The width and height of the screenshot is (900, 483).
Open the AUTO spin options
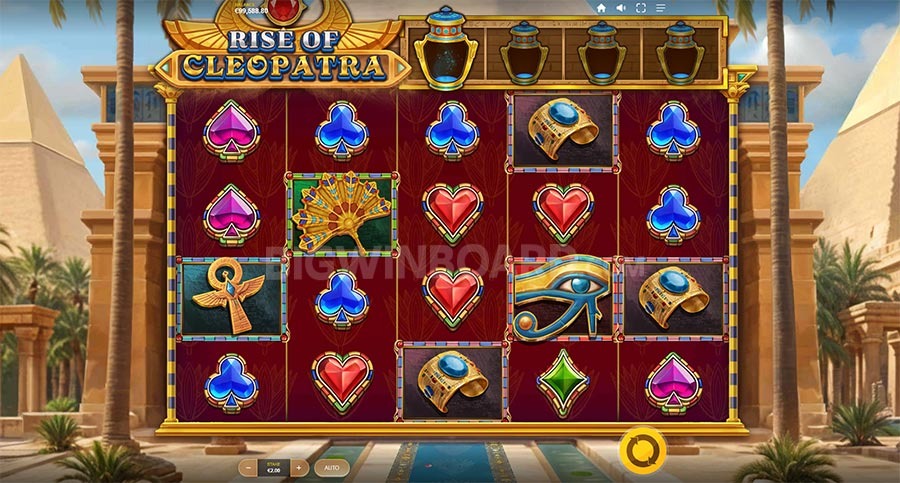pyautogui.click(x=331, y=467)
